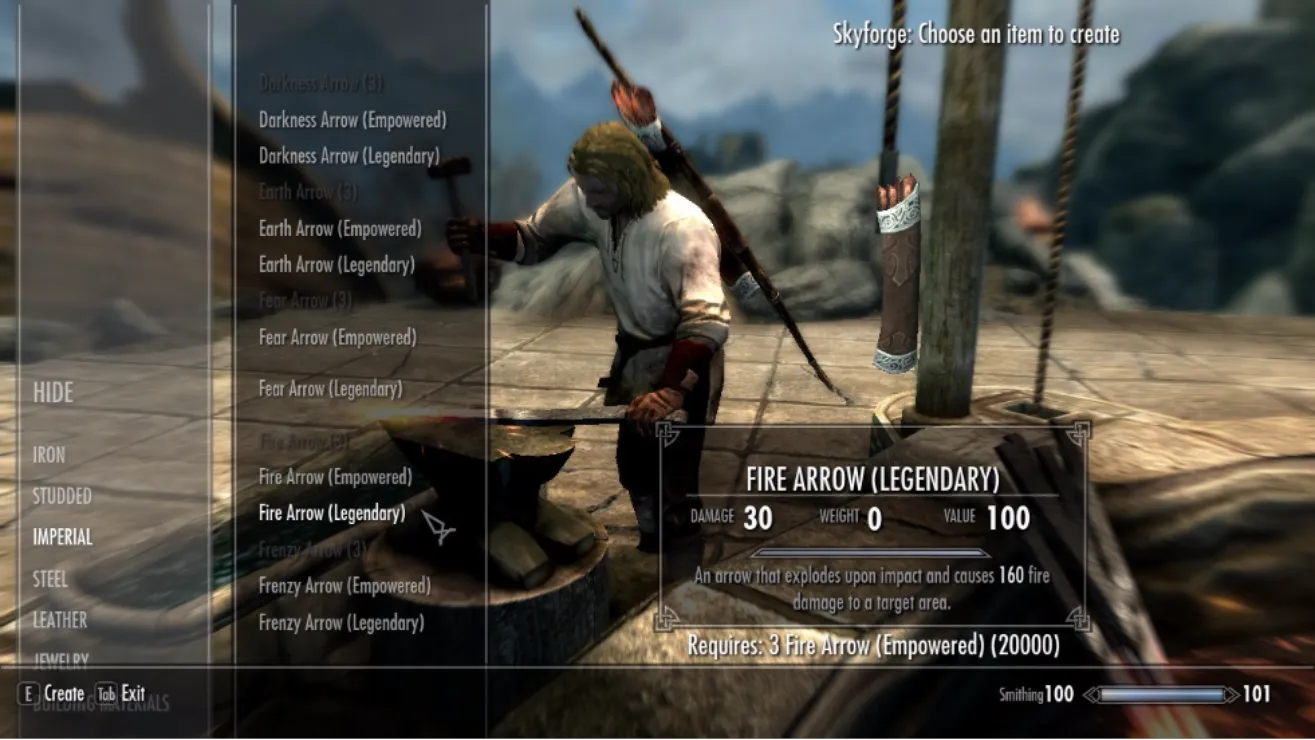Choose Darkness Arrow (Legendary)
This screenshot has height=740, width=1315.
click(349, 156)
